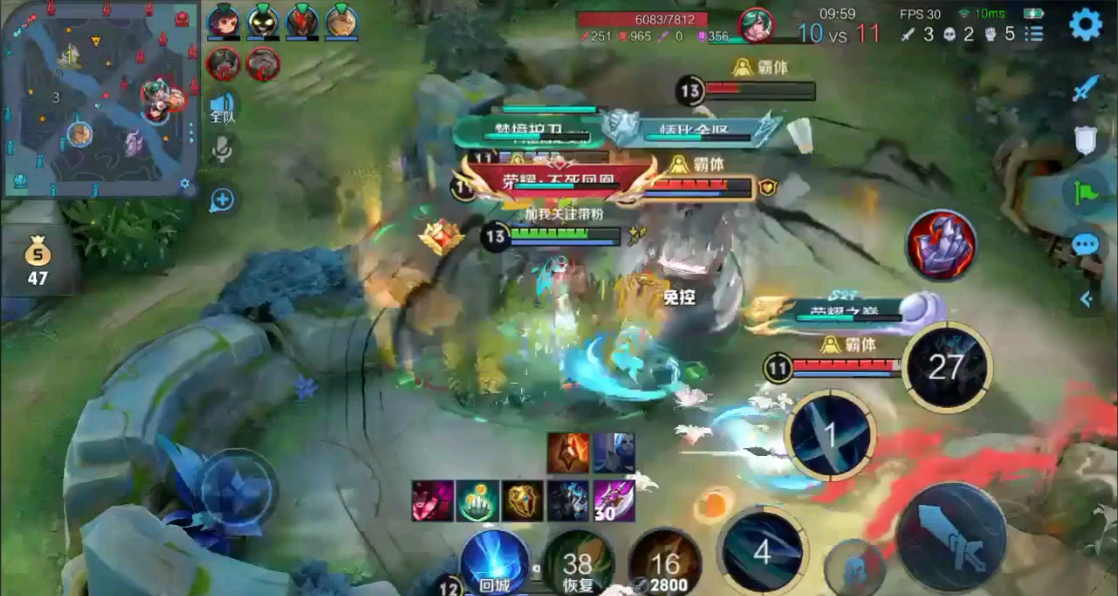Toggle the 全队 team voice speaker

[222, 108]
